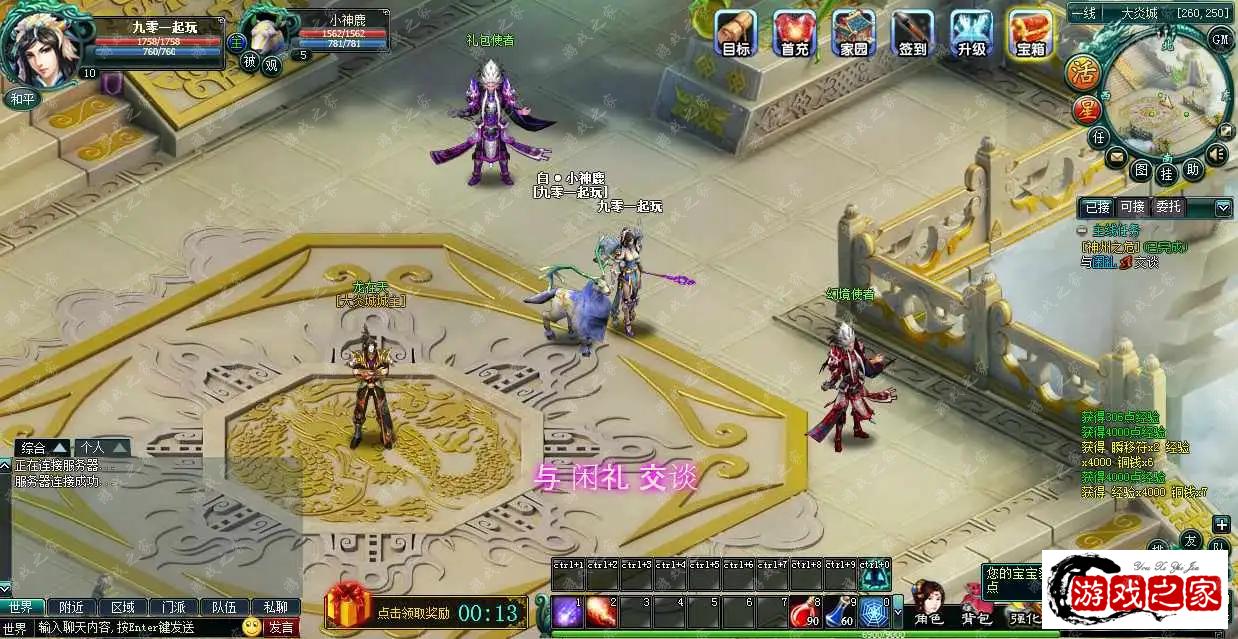Image resolution: width=1238 pixels, height=639 pixels.
Task: Send the message with the 发言 button
Action: (x=280, y=627)
